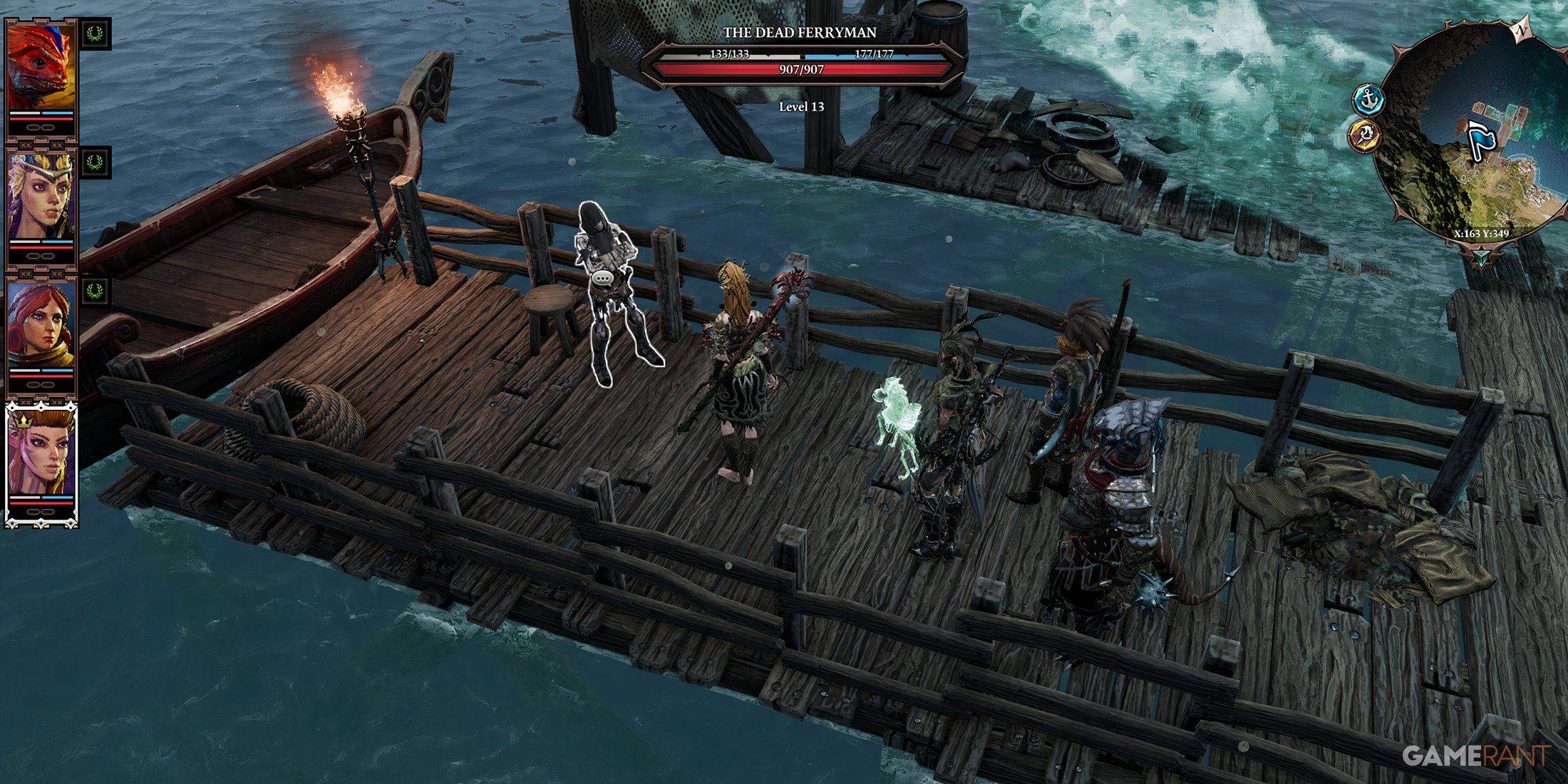Click the orange button below the anchor icon
This screenshot has width=1568, height=784.
click(x=1364, y=134)
